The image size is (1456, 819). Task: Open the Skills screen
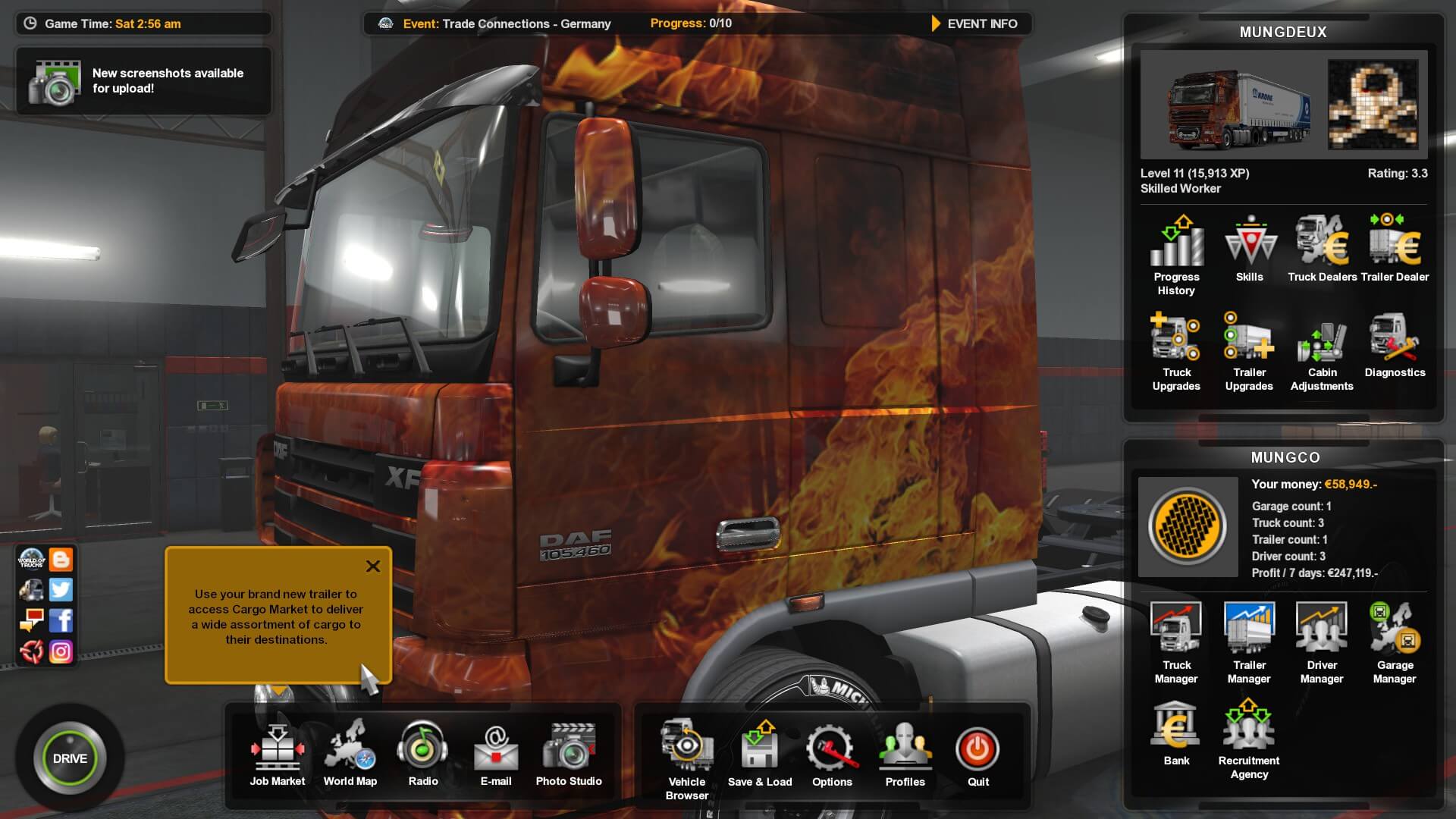tap(1249, 249)
